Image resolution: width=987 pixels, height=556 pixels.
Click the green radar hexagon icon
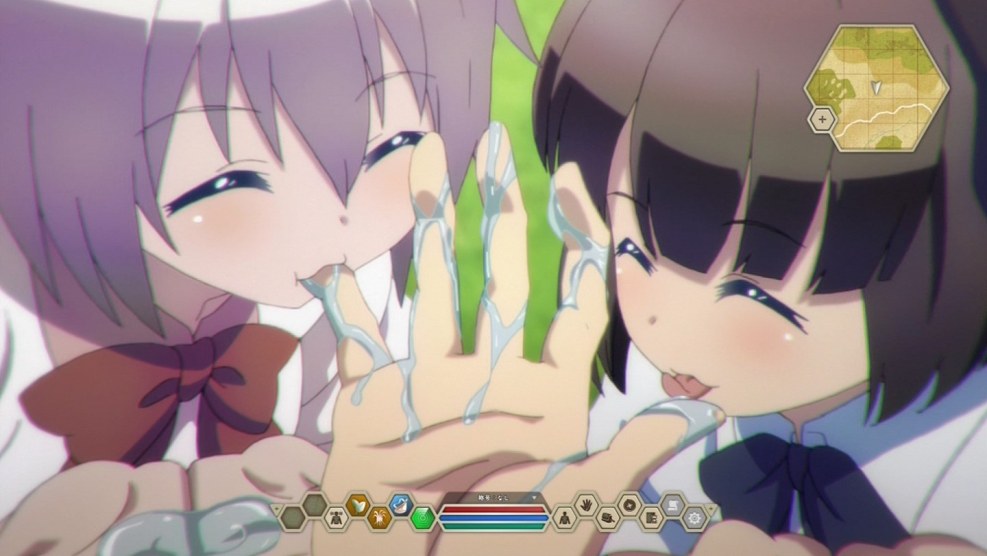pyautogui.click(x=423, y=518)
